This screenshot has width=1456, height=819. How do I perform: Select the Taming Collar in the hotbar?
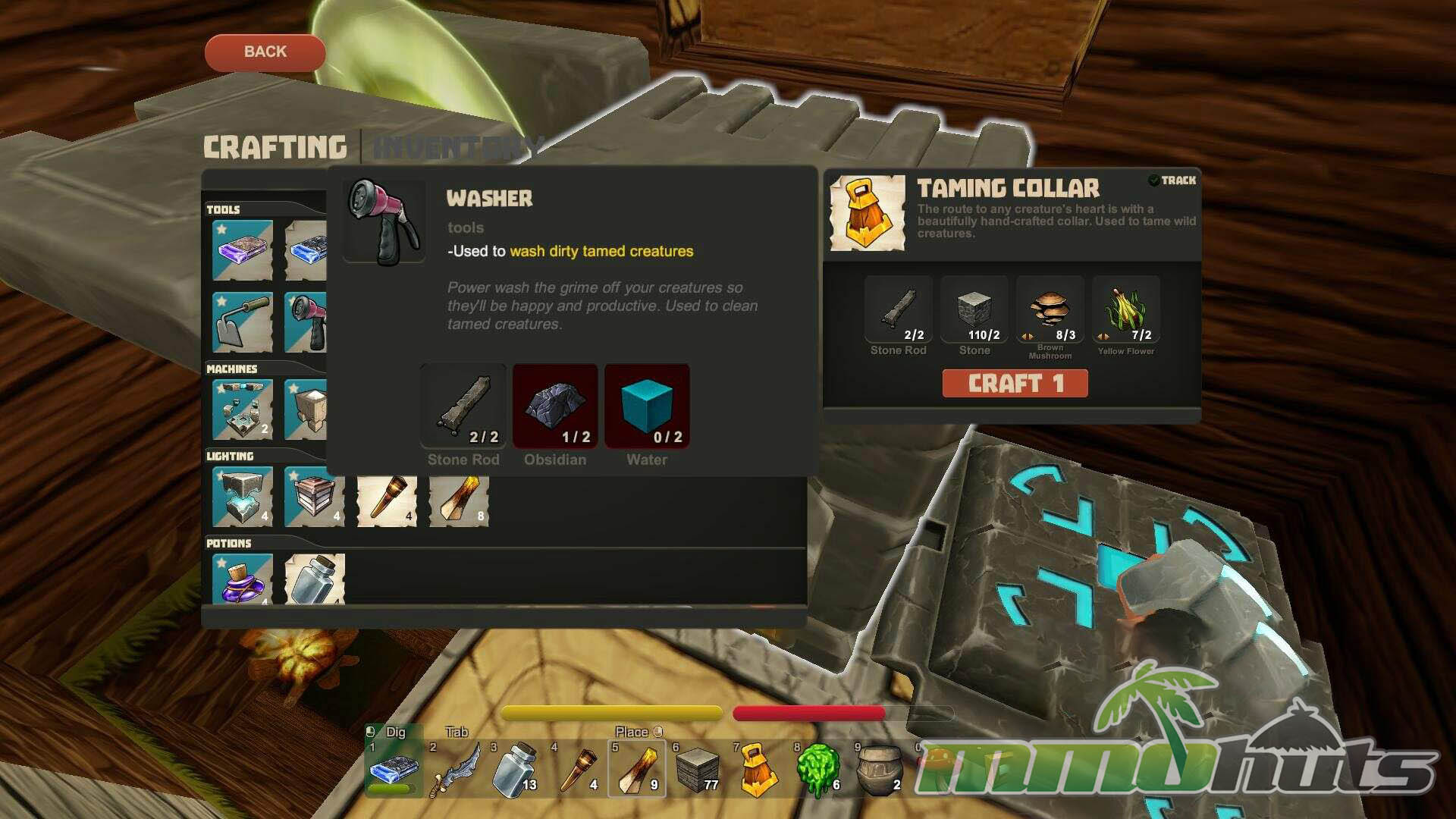pos(757,769)
